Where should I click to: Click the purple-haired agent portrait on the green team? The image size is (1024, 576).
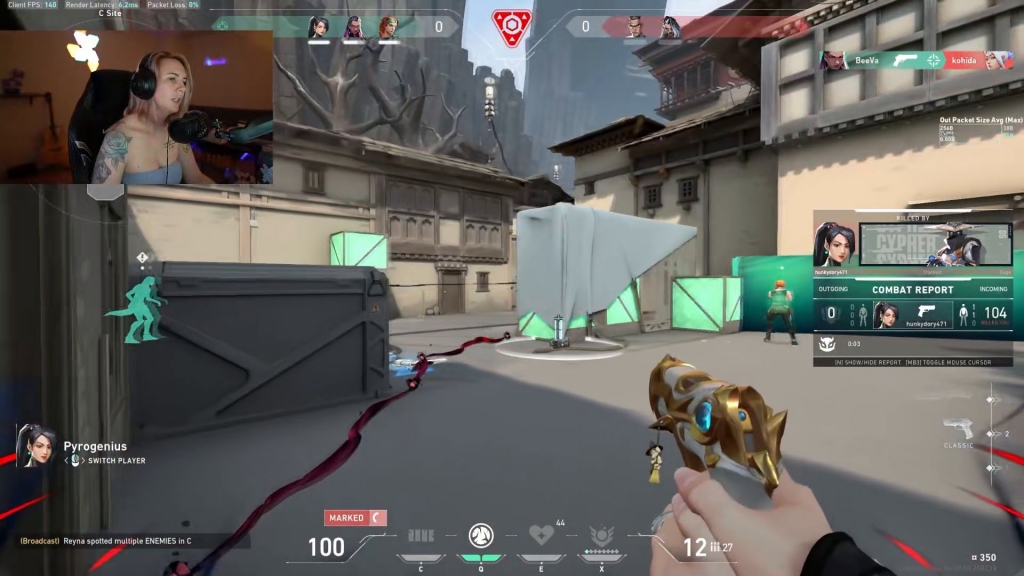353,27
